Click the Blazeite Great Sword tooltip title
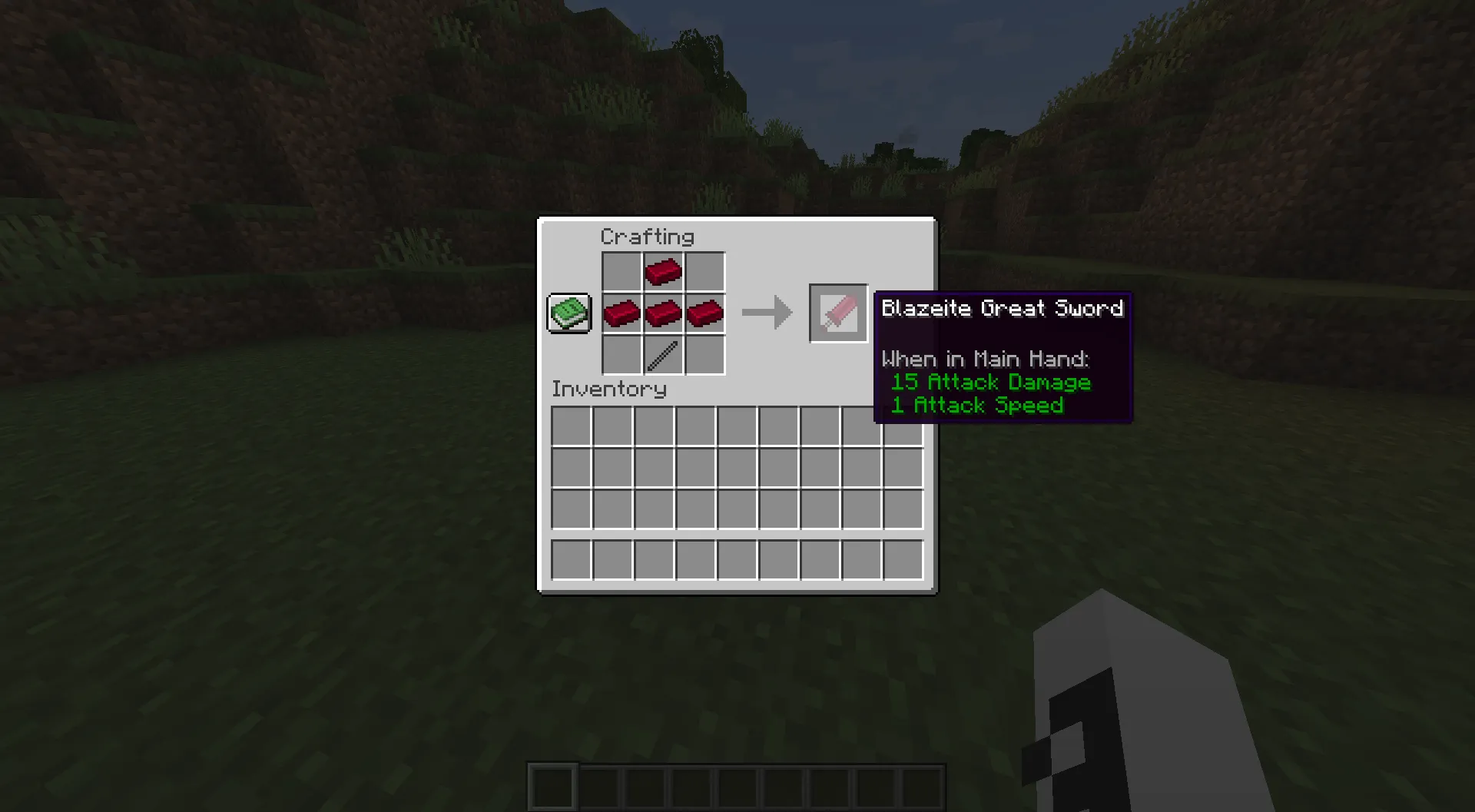1475x812 pixels. (1002, 308)
